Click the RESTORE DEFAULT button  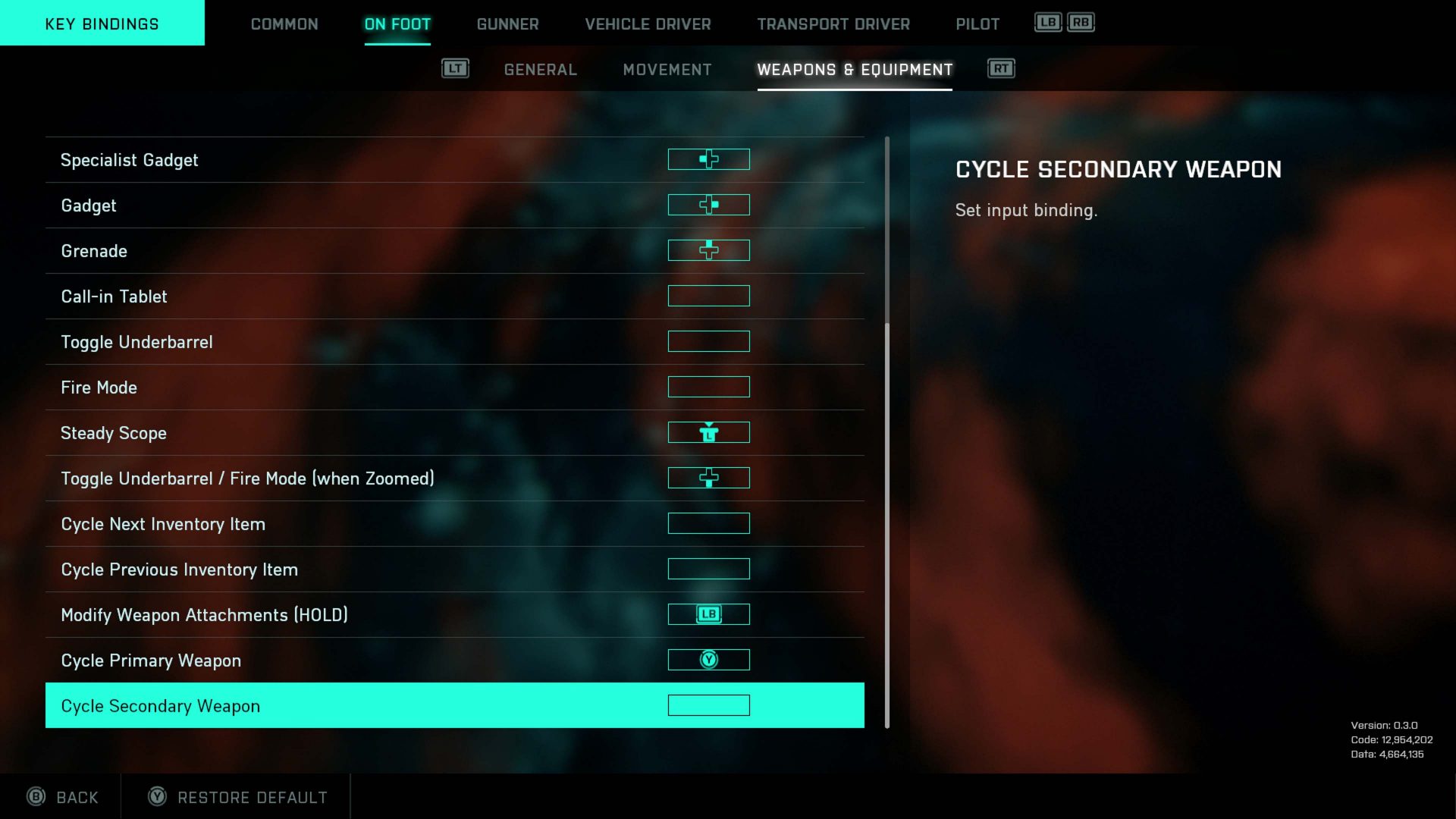click(235, 797)
